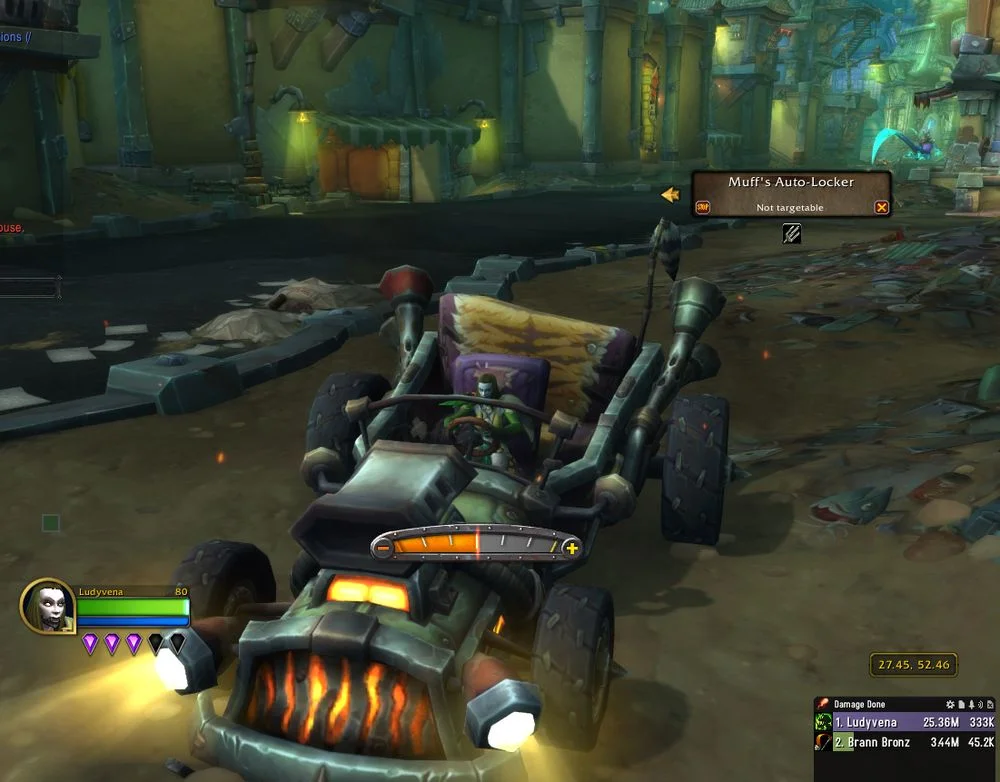Click the yellow arrow beside Muff's Auto-Locker
Viewport: 1000px width, 782px height.
pos(671,195)
